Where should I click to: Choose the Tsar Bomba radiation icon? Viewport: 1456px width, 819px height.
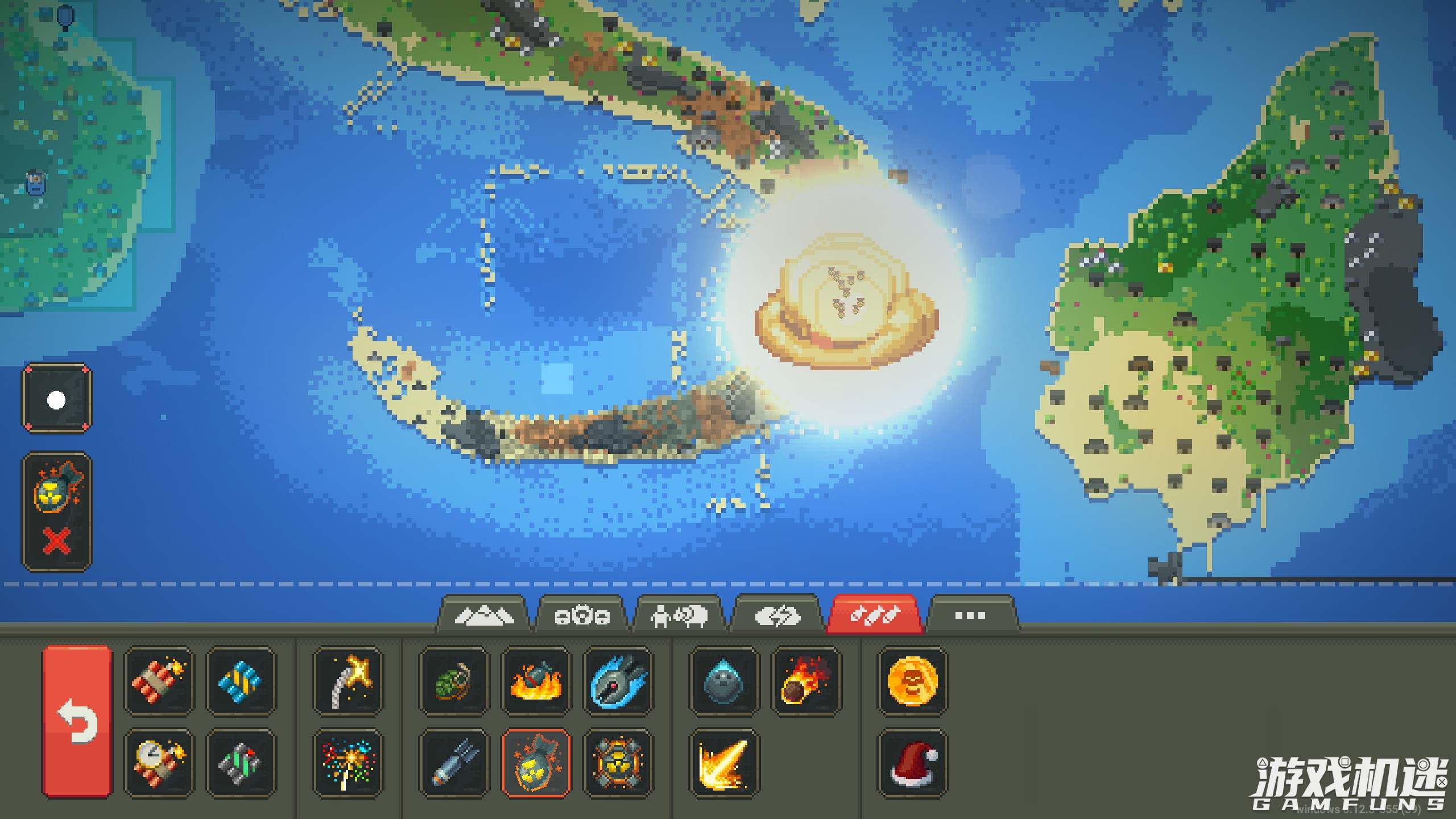point(618,763)
